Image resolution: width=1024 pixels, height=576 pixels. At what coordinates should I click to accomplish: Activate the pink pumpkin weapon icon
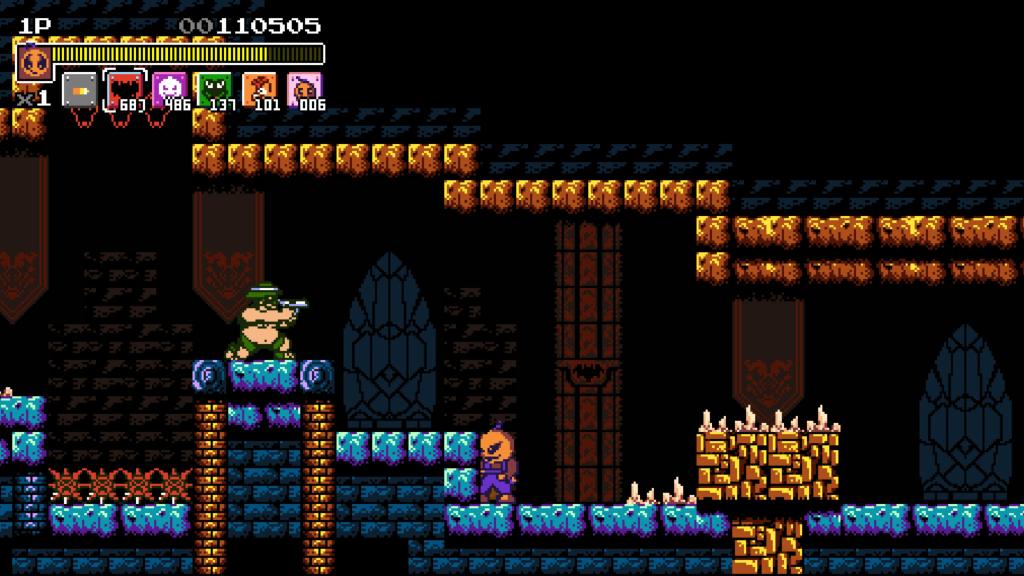tap(302, 89)
